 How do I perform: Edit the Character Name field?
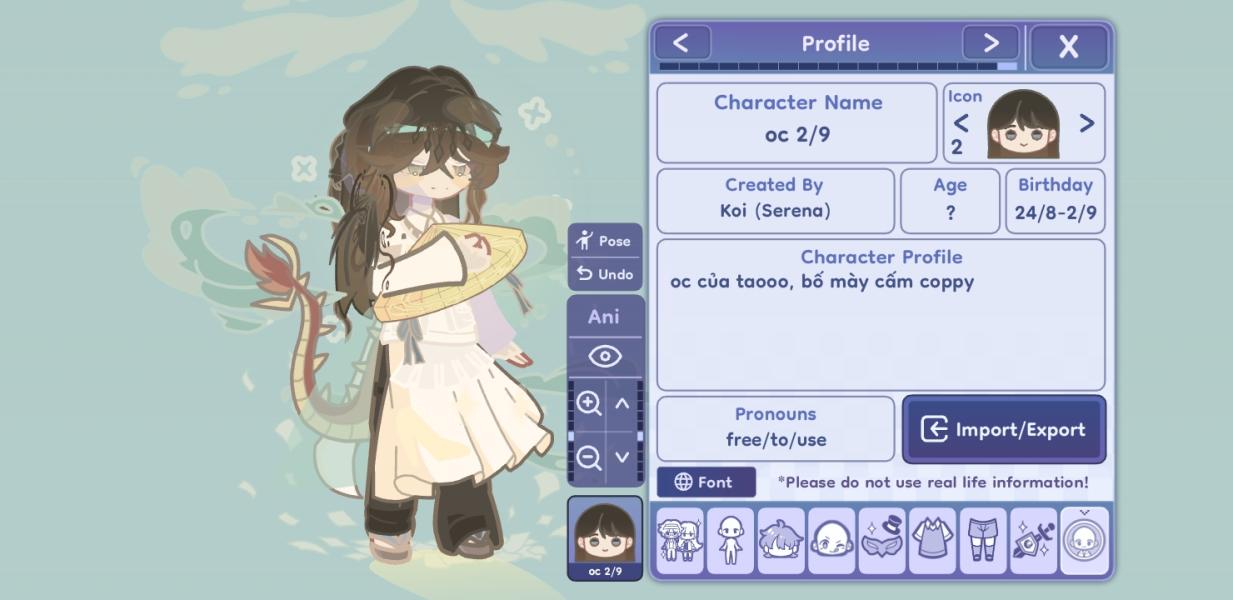pyautogui.click(x=797, y=123)
